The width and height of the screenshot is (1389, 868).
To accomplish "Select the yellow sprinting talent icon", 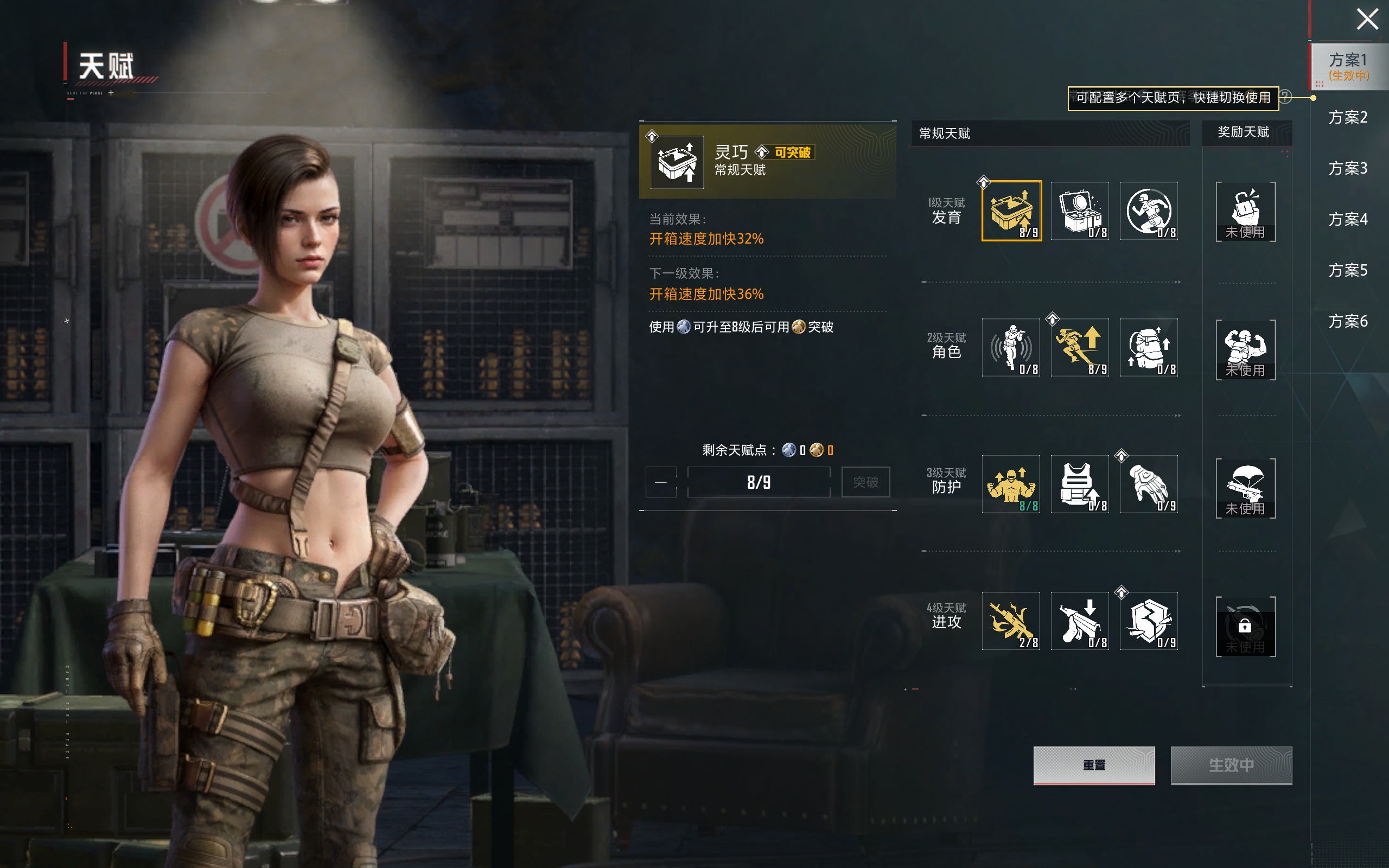I will (1080, 347).
